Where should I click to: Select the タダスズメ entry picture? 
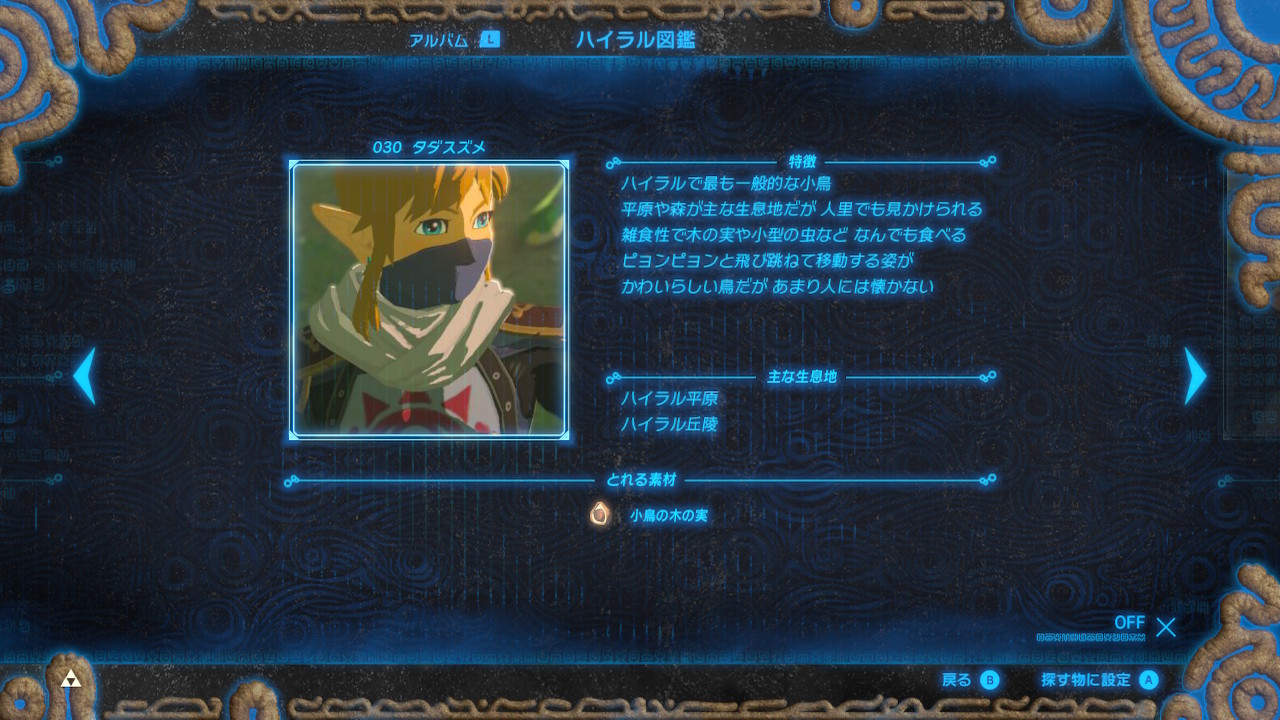429,300
